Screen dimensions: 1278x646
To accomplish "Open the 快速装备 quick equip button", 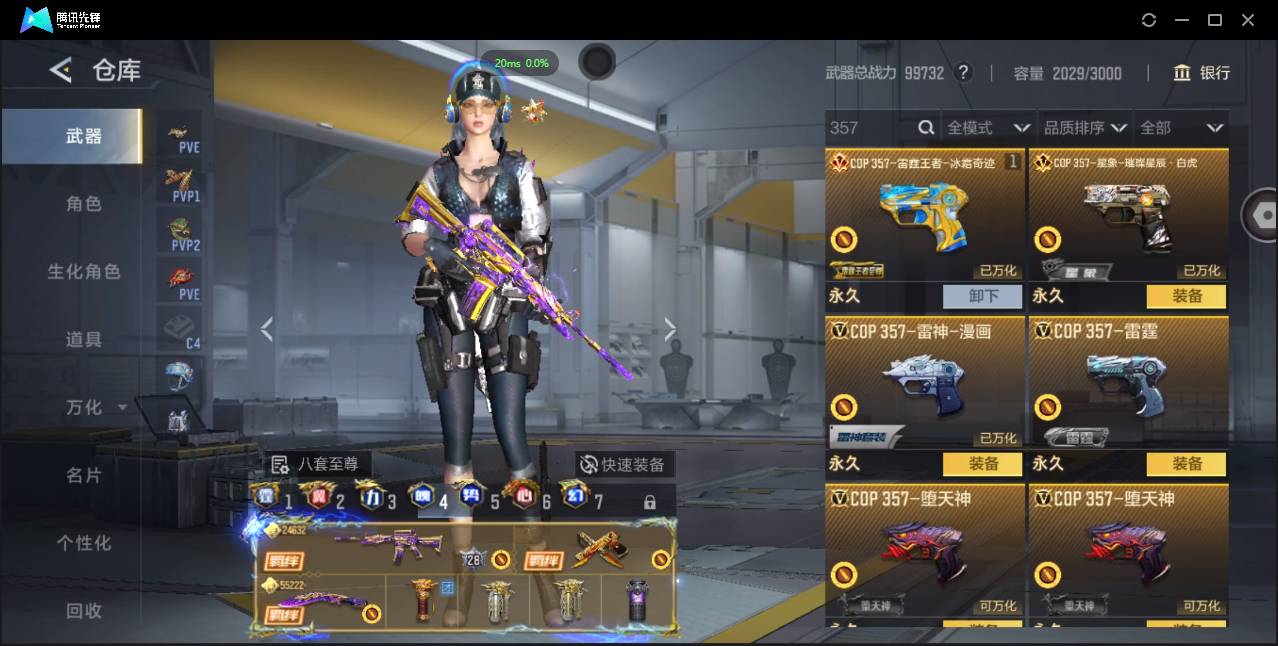I will coord(622,465).
